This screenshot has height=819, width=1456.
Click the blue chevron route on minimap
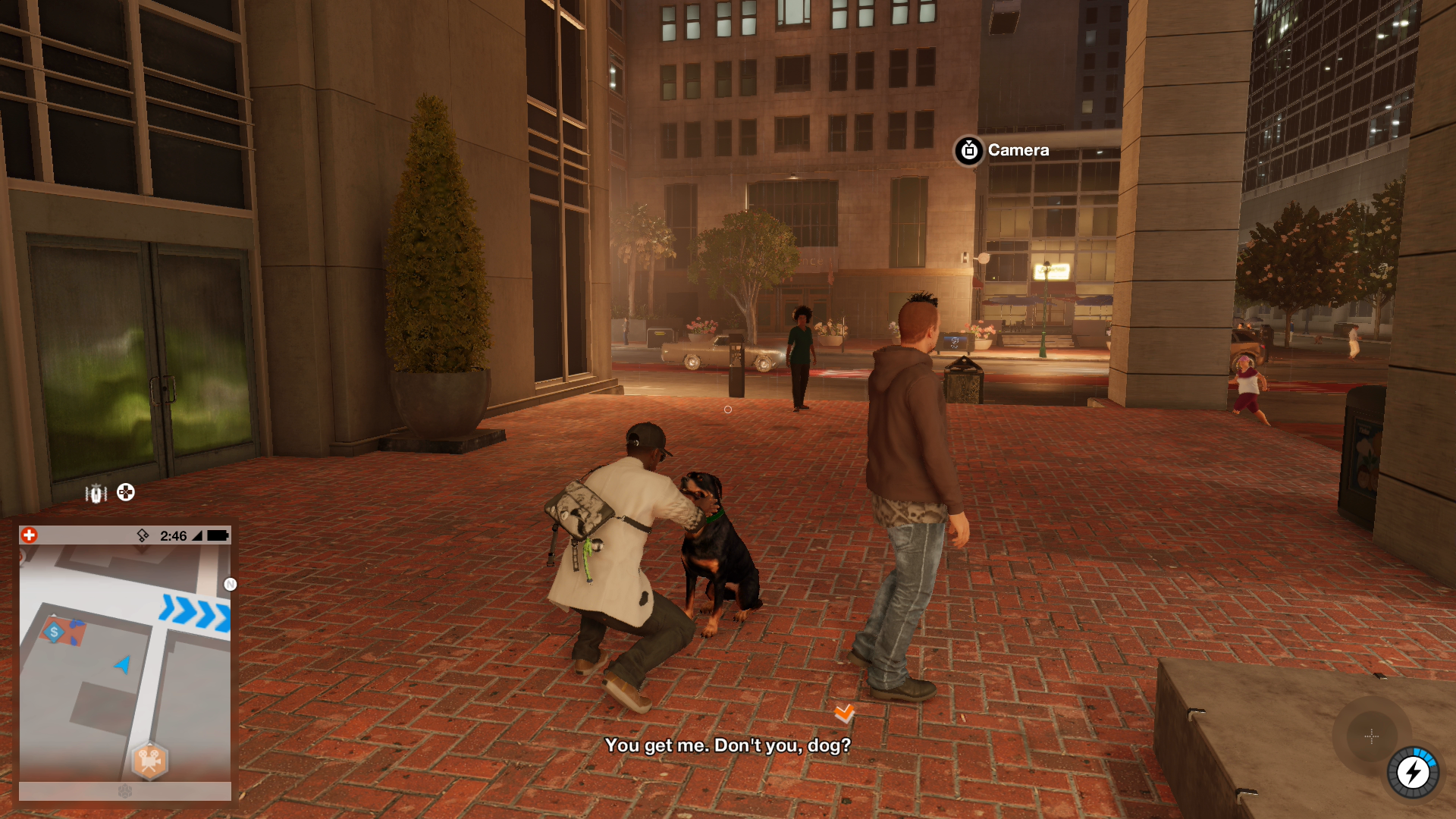[195, 613]
